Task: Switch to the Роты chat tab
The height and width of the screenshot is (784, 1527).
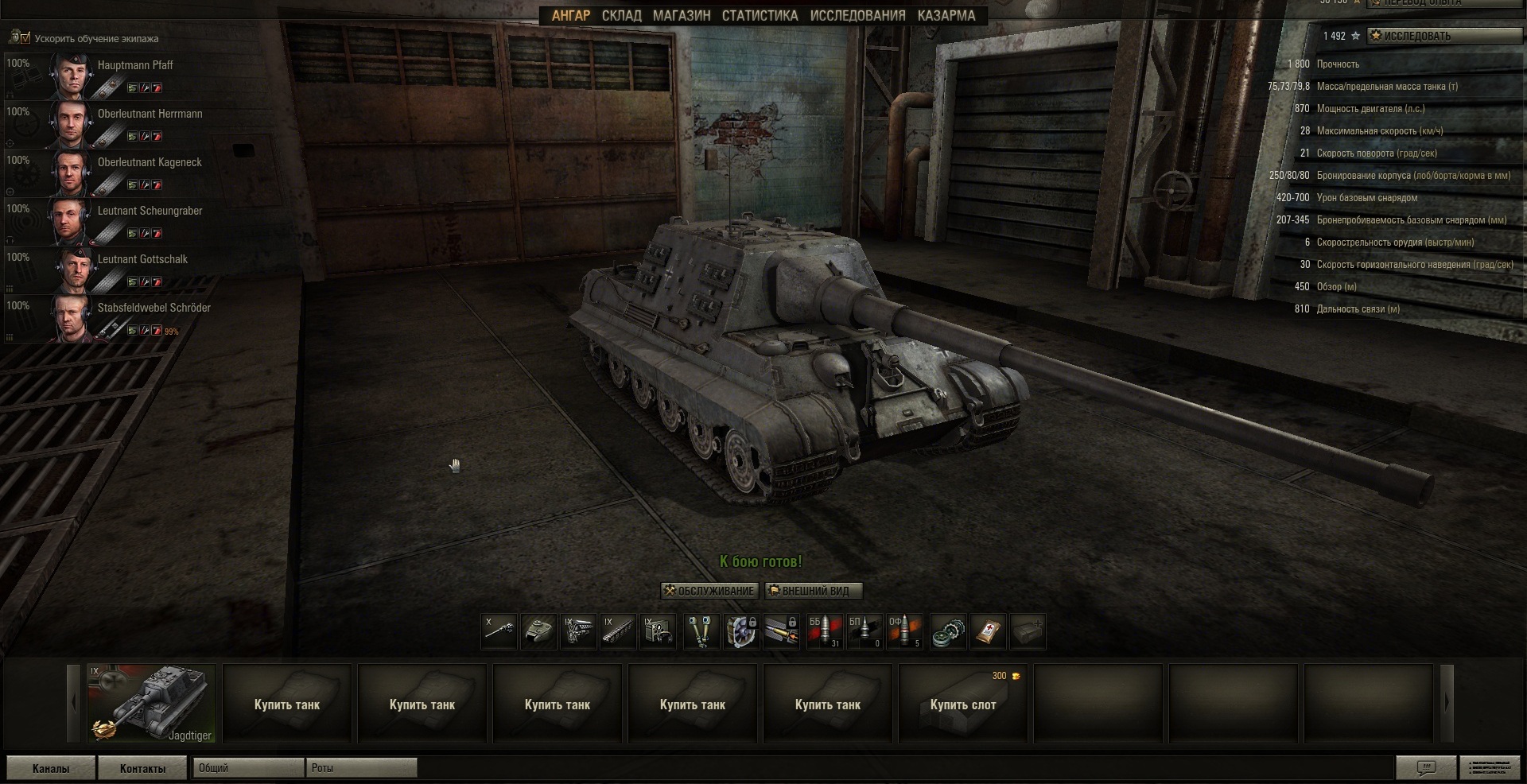Action: pos(361,768)
